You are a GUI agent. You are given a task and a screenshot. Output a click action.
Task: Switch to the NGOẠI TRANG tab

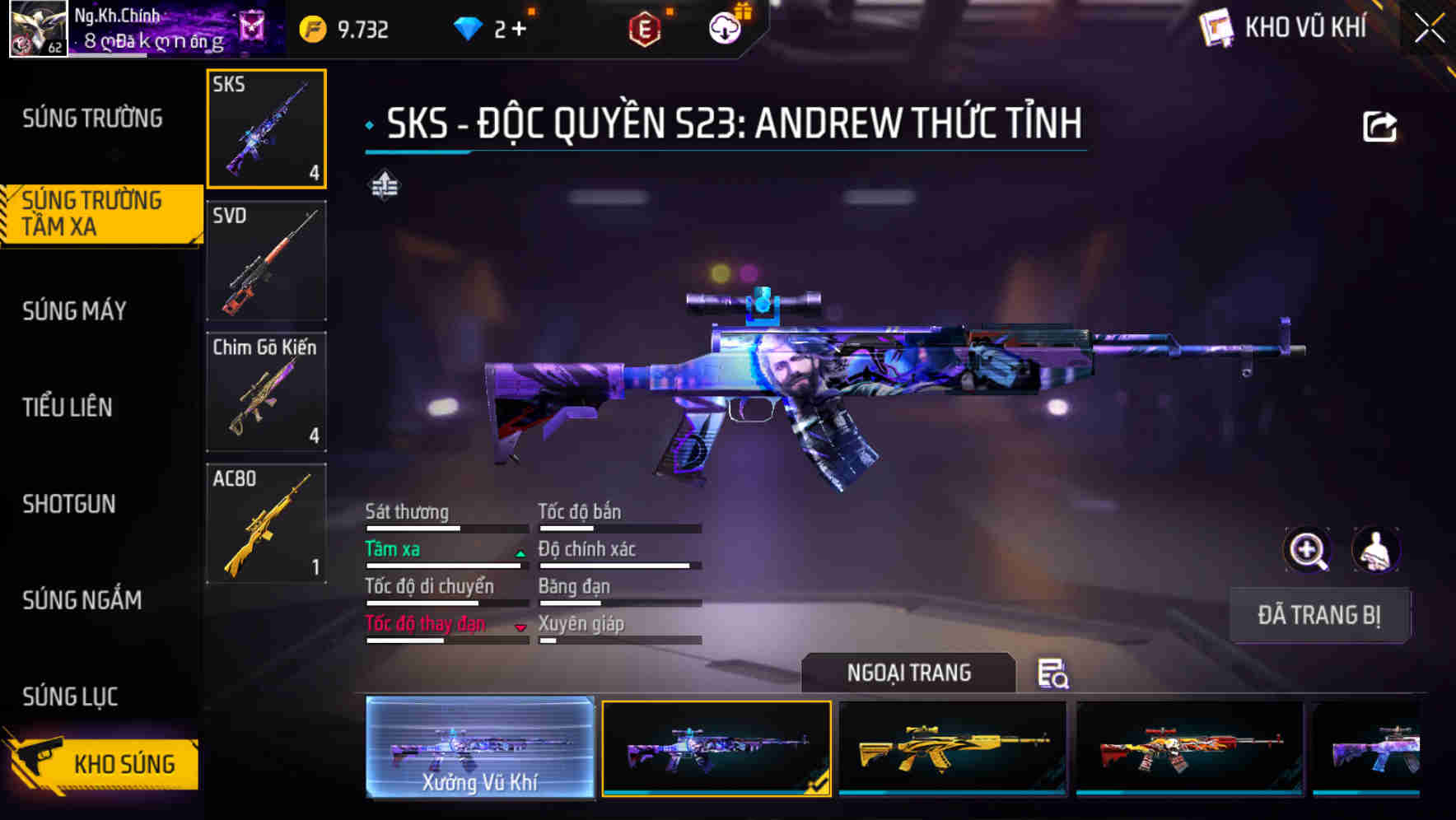click(x=908, y=673)
